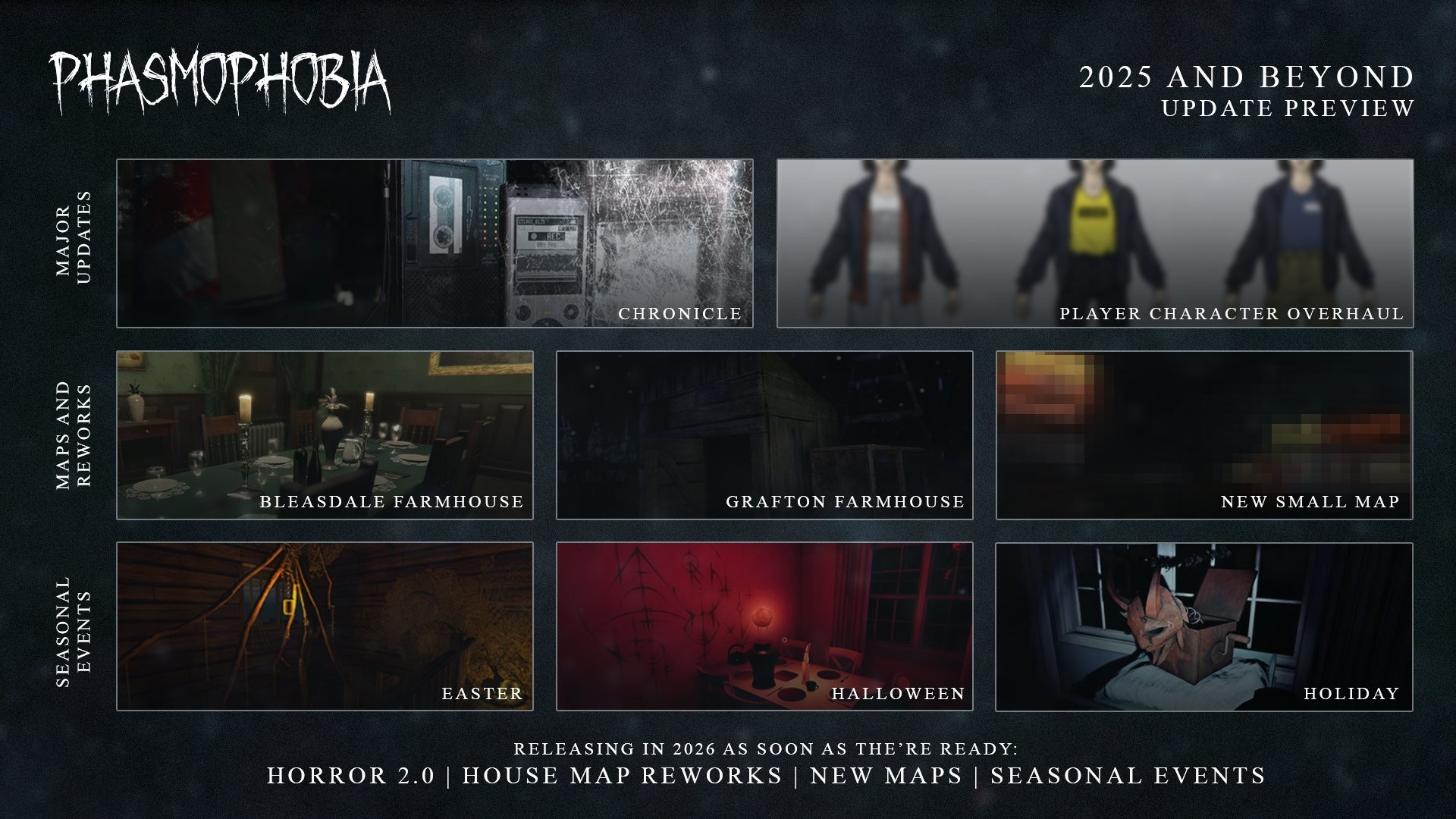View the New Small Map tile
The image size is (1456, 819).
click(x=1204, y=435)
